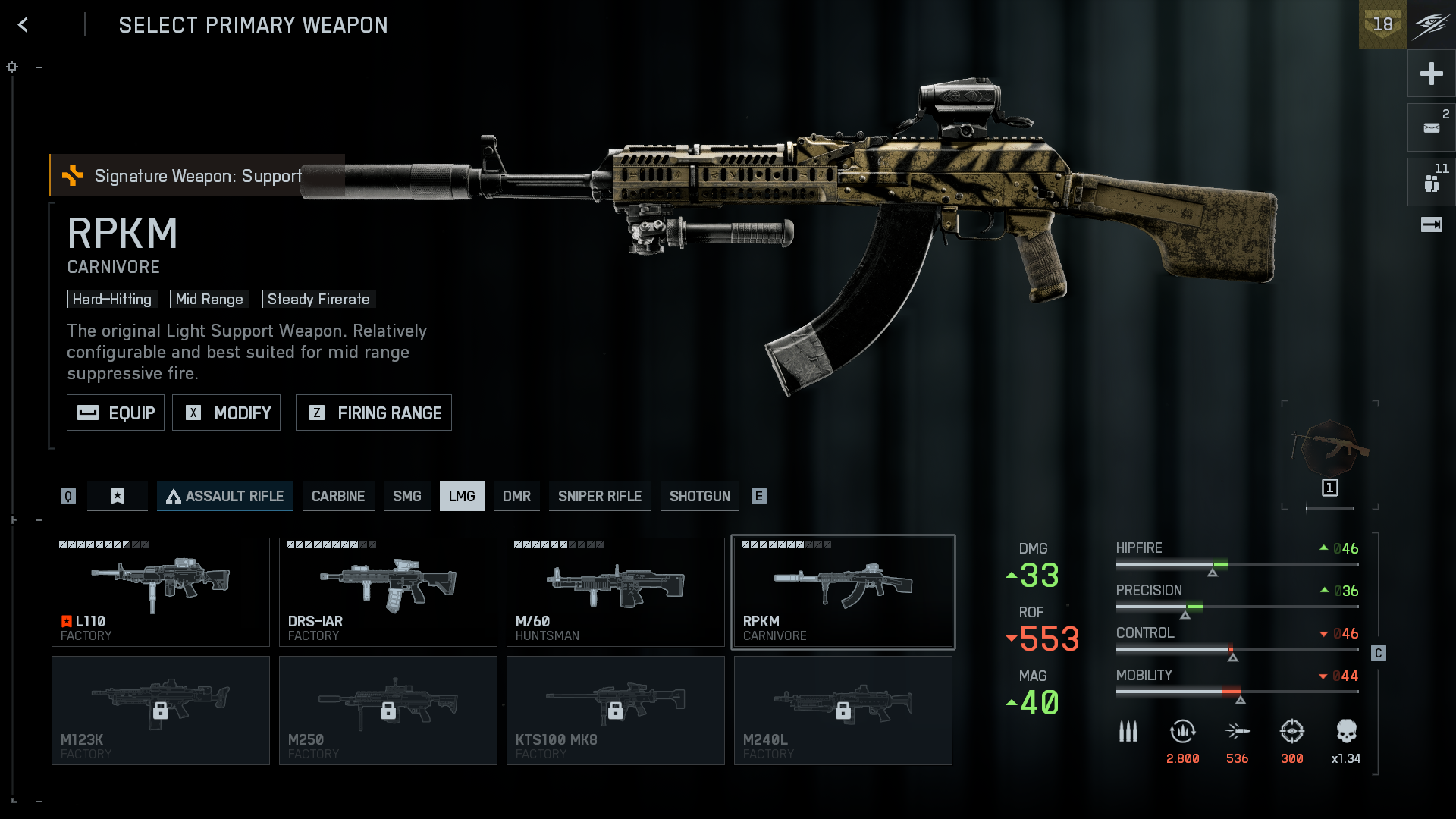Enter the Firing Range

tap(374, 413)
